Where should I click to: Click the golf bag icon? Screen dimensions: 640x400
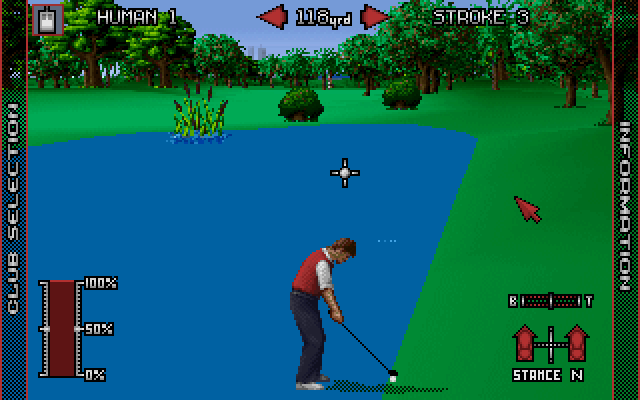47,17
